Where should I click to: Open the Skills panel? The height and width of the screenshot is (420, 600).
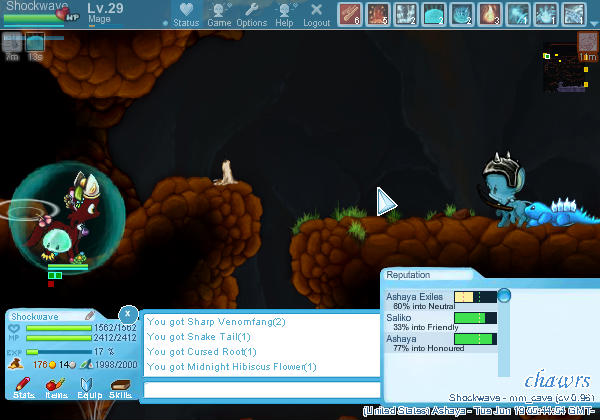tap(120, 386)
